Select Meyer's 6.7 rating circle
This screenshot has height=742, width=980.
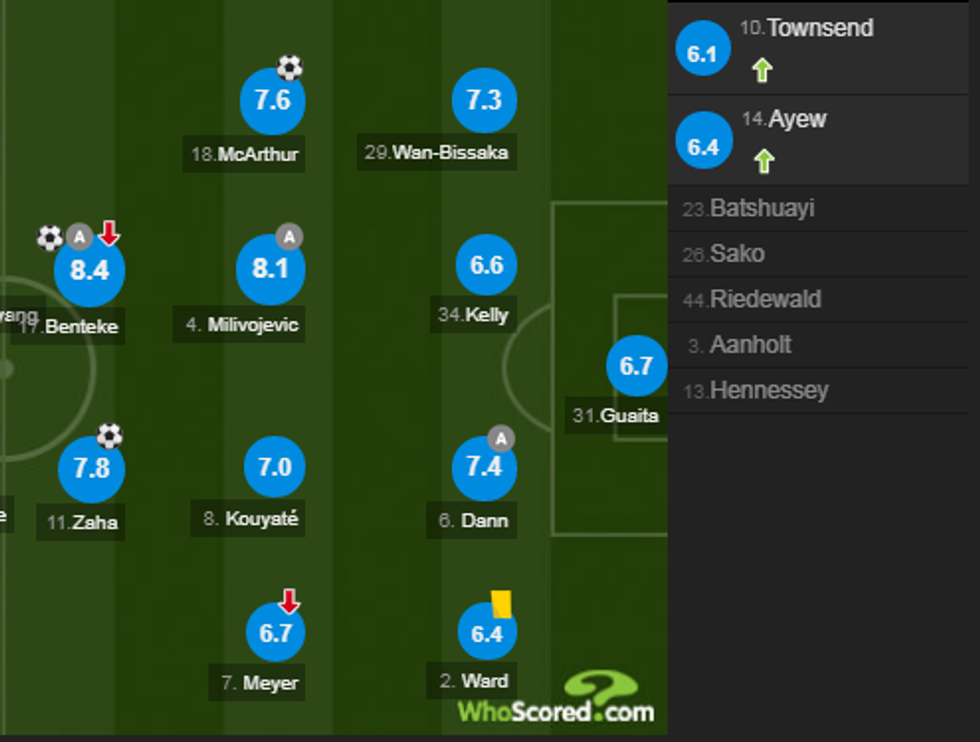pyautogui.click(x=275, y=633)
